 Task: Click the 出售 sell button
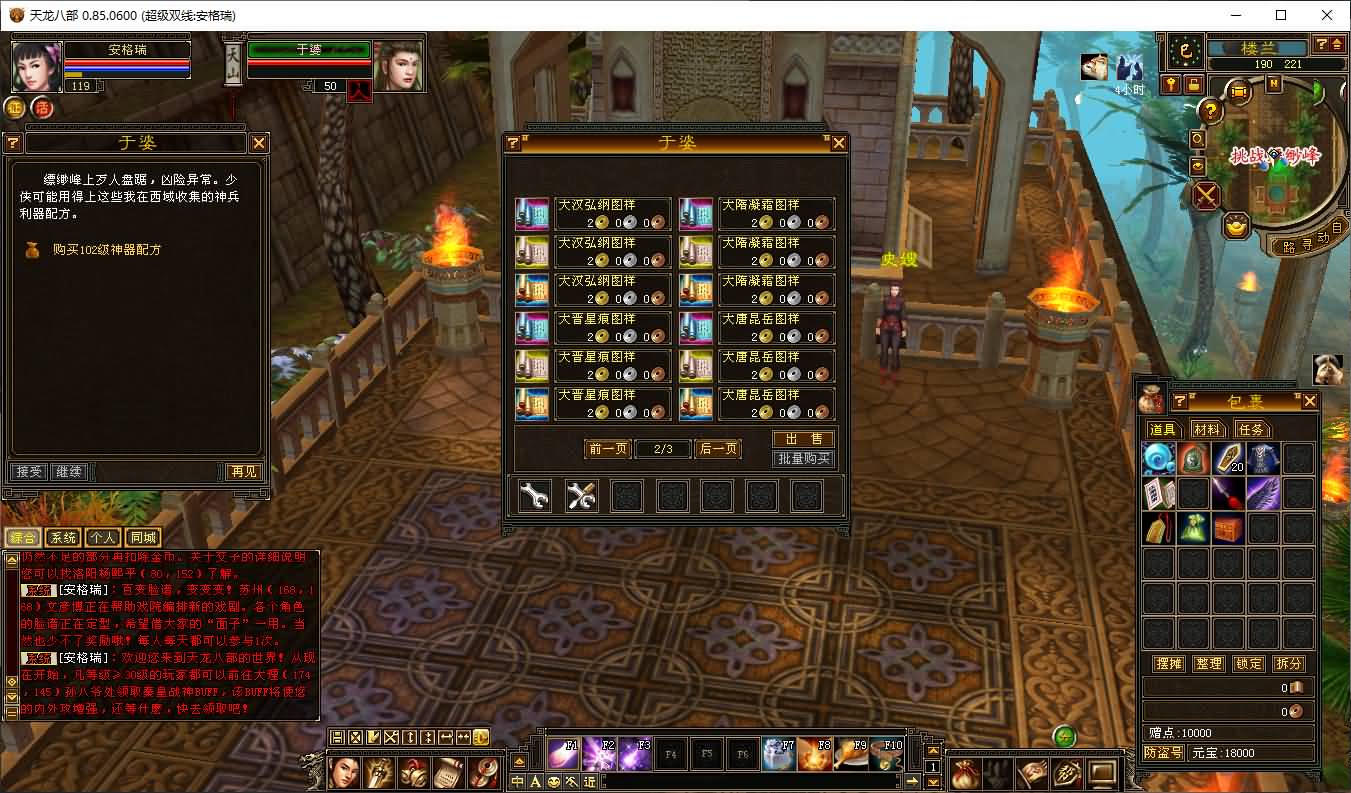(x=803, y=439)
